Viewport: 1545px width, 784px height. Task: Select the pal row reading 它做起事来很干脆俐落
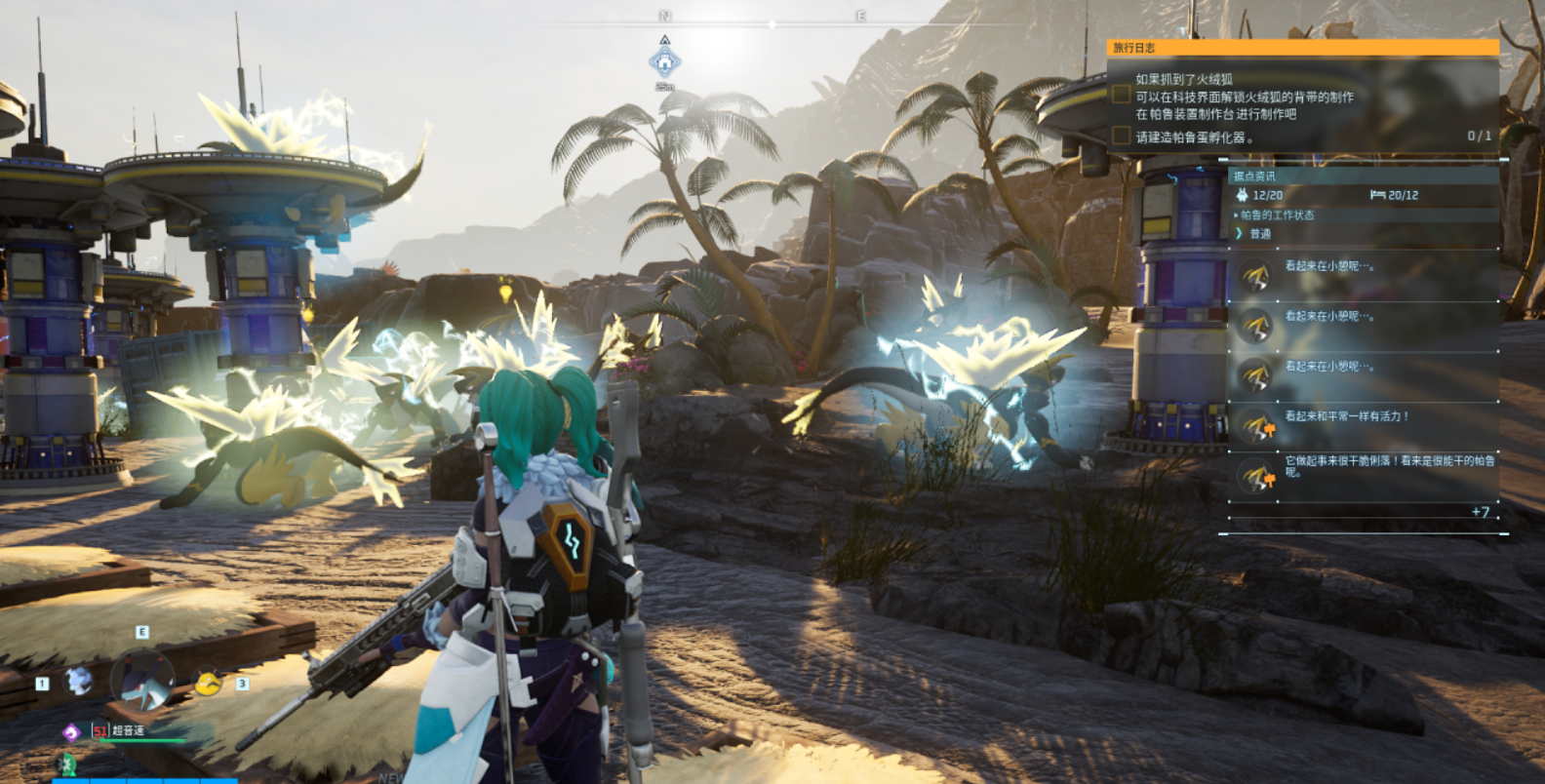pos(1363,476)
